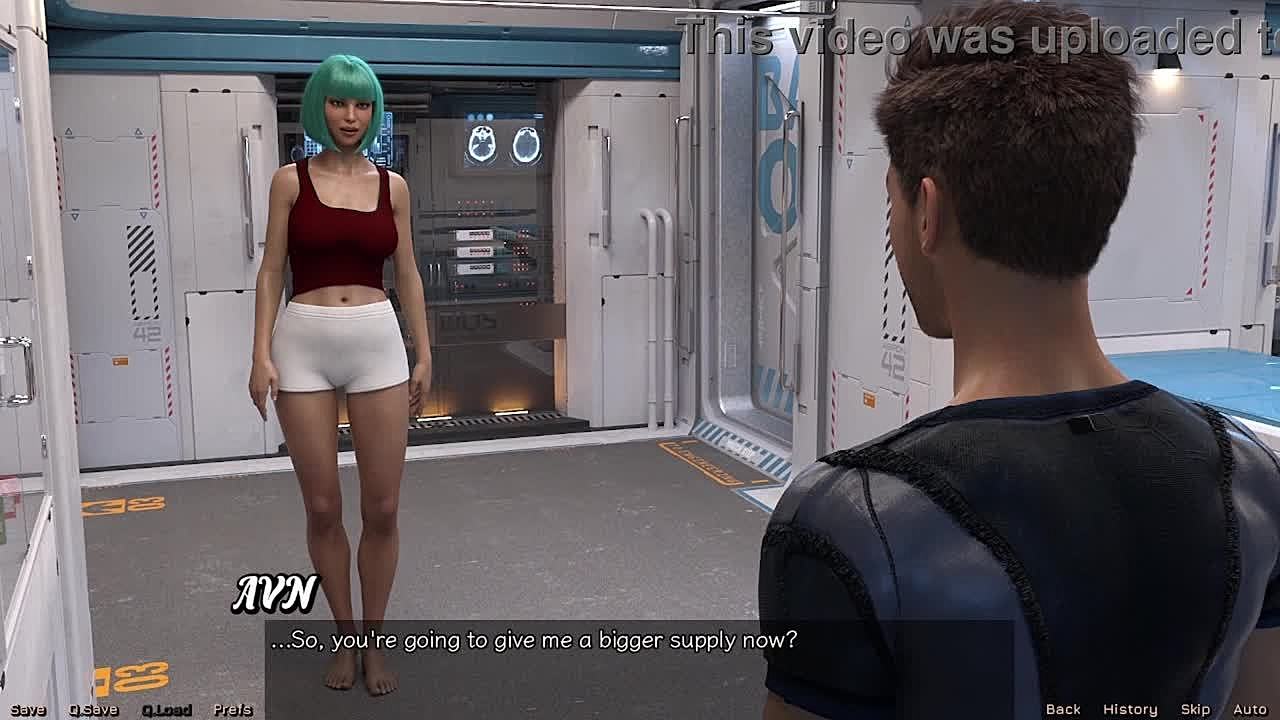The image size is (1280, 720).
Task: Open the dialogue History log
Action: [x=1130, y=709]
